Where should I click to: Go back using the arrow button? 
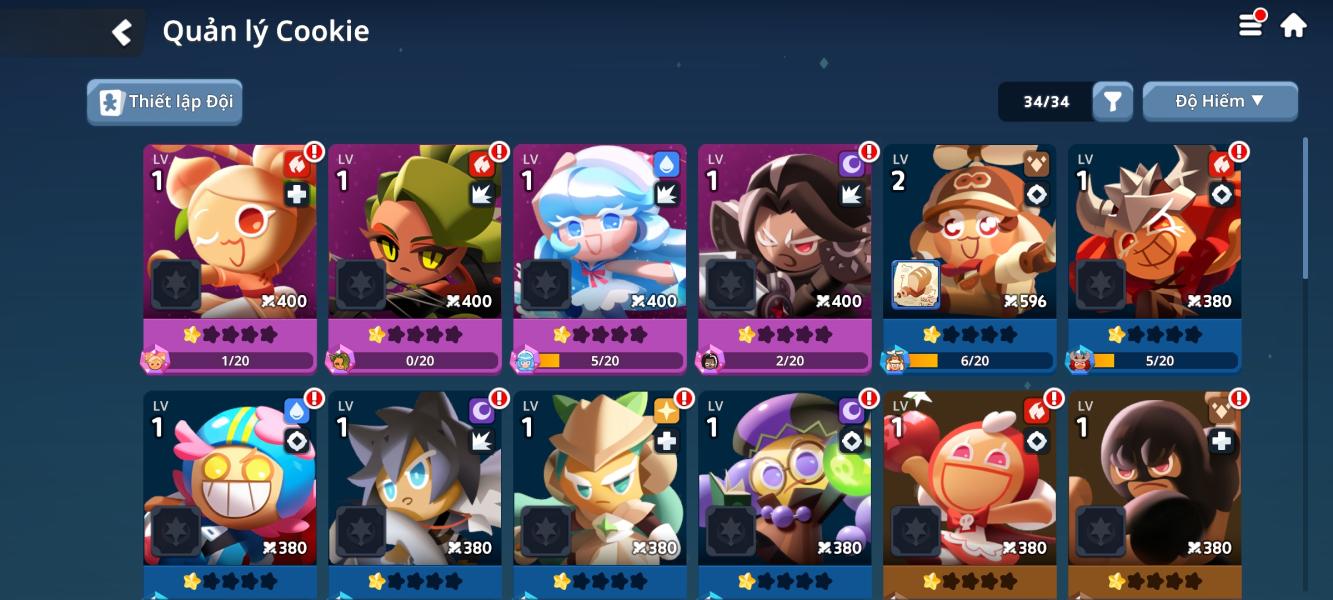click(x=122, y=32)
